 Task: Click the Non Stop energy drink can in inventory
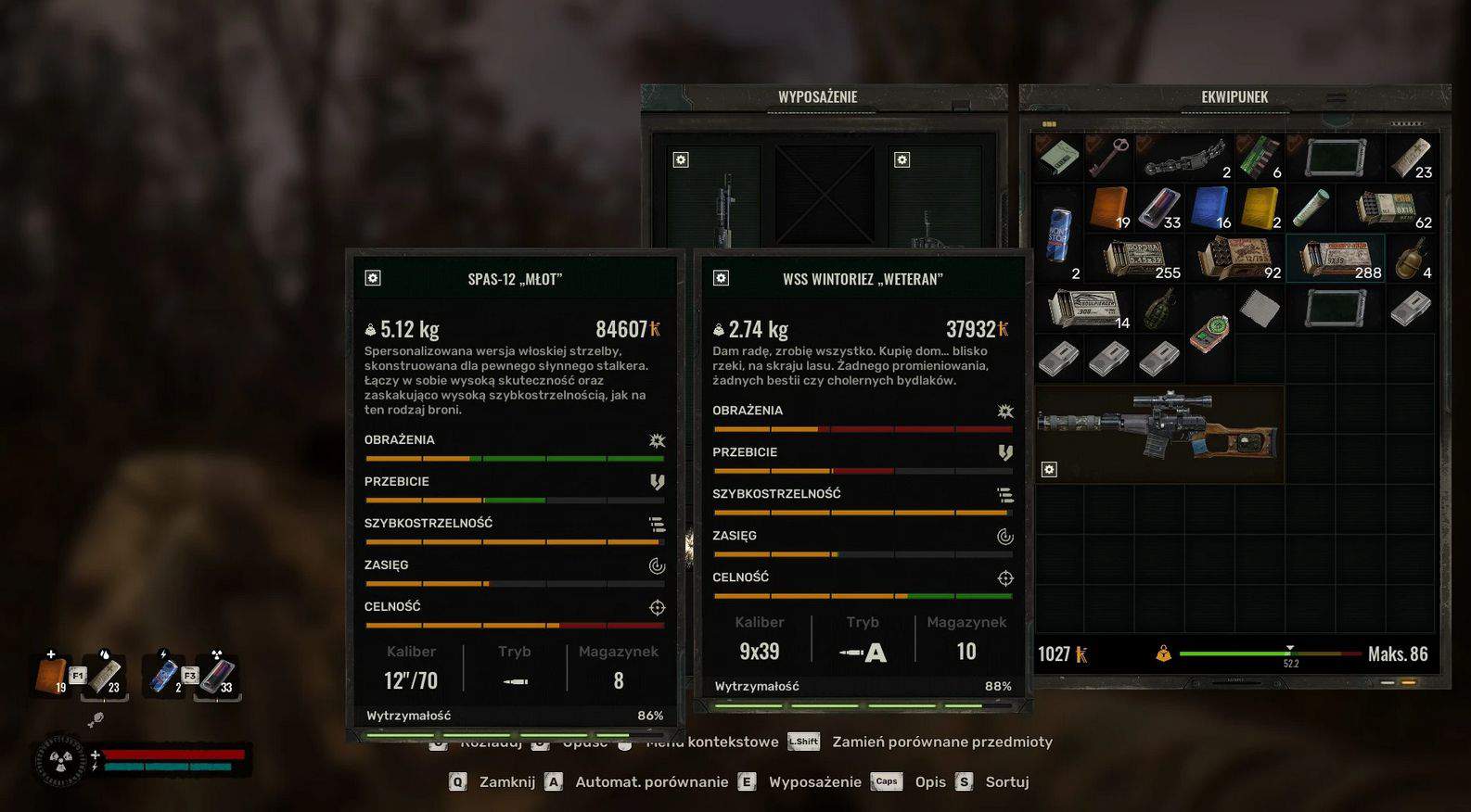pos(1059,233)
